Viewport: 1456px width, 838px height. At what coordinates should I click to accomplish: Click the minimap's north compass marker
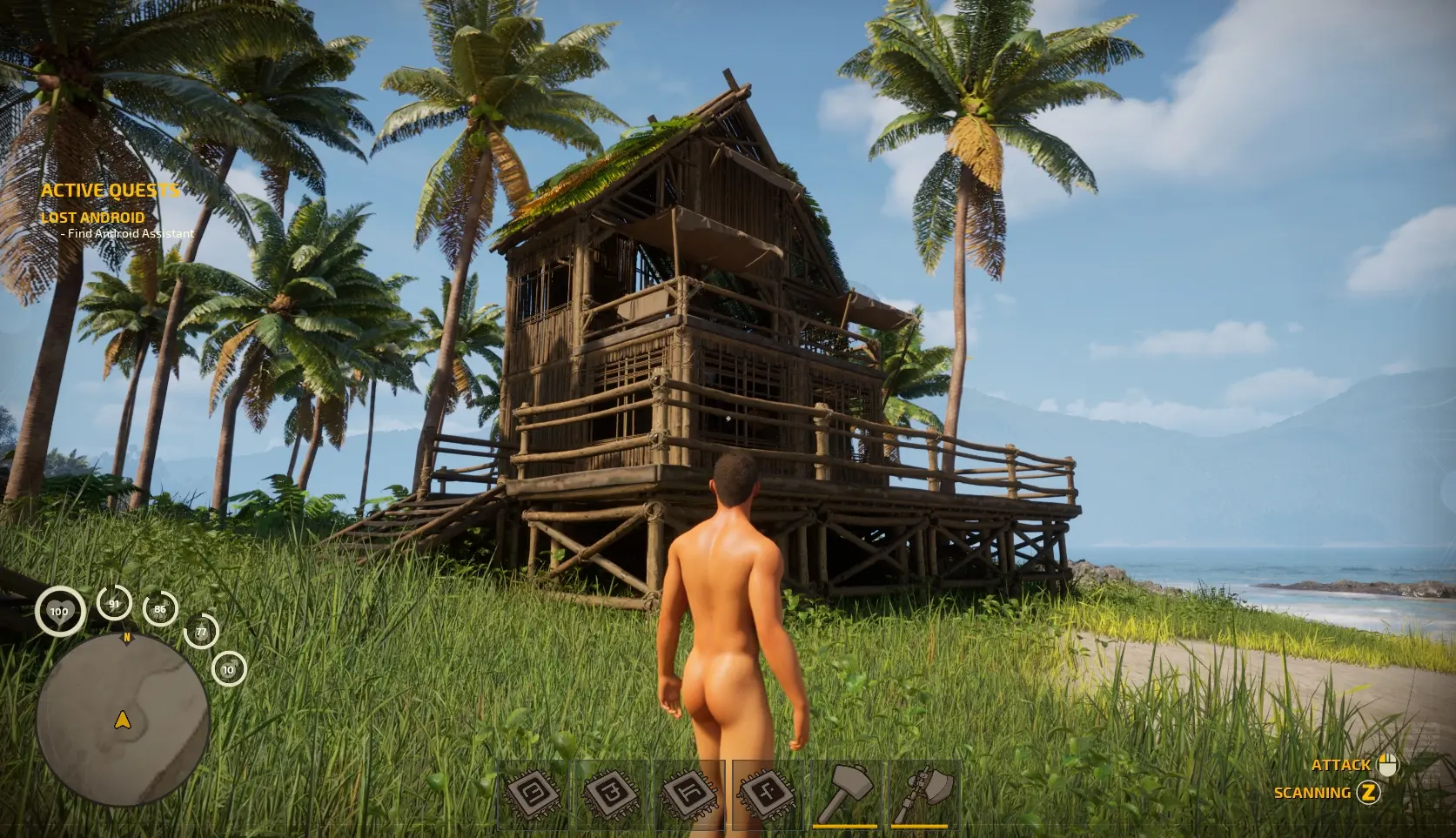tap(127, 638)
